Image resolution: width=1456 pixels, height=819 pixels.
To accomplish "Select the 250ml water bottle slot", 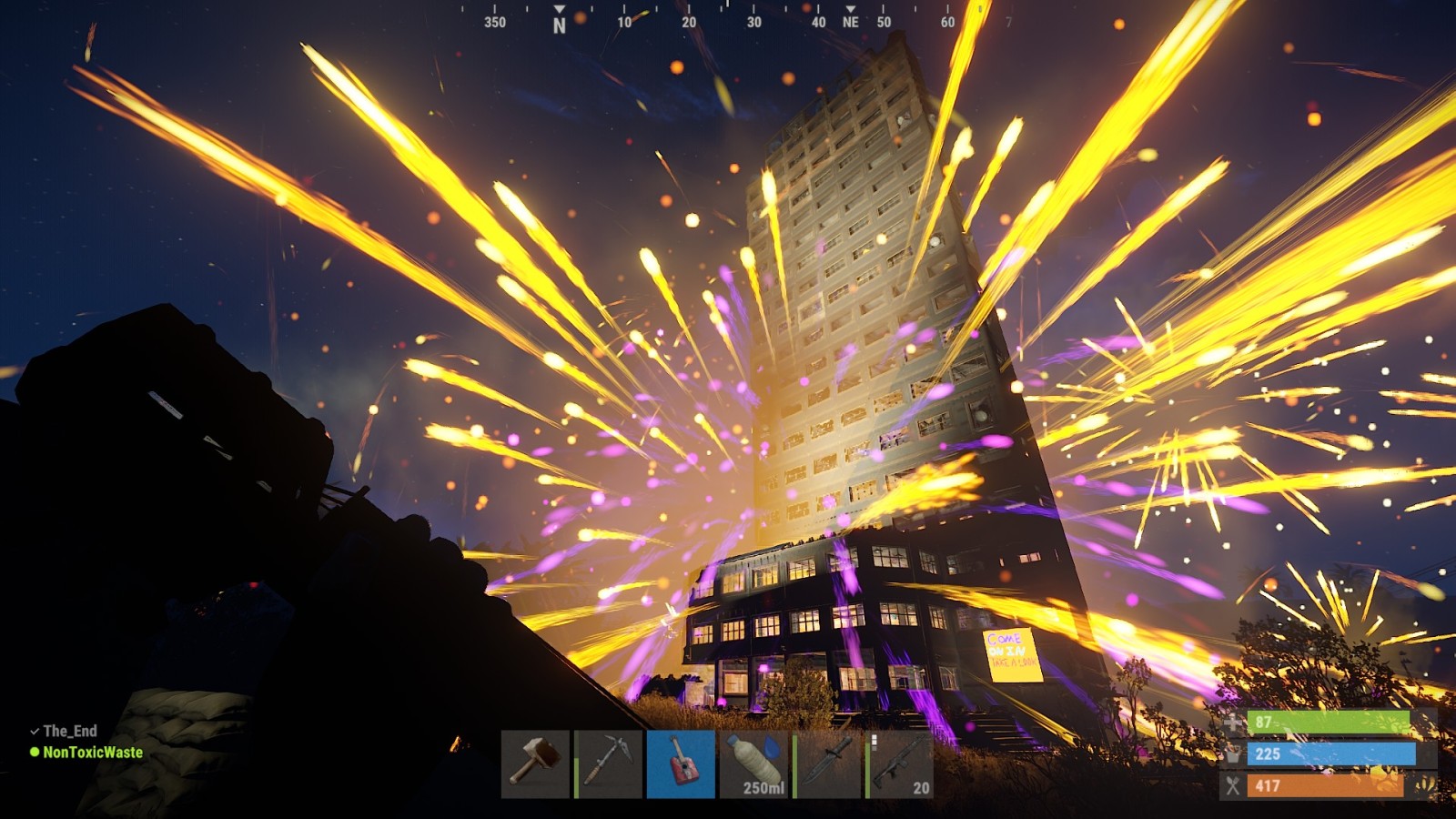I will pyautogui.click(x=753, y=763).
